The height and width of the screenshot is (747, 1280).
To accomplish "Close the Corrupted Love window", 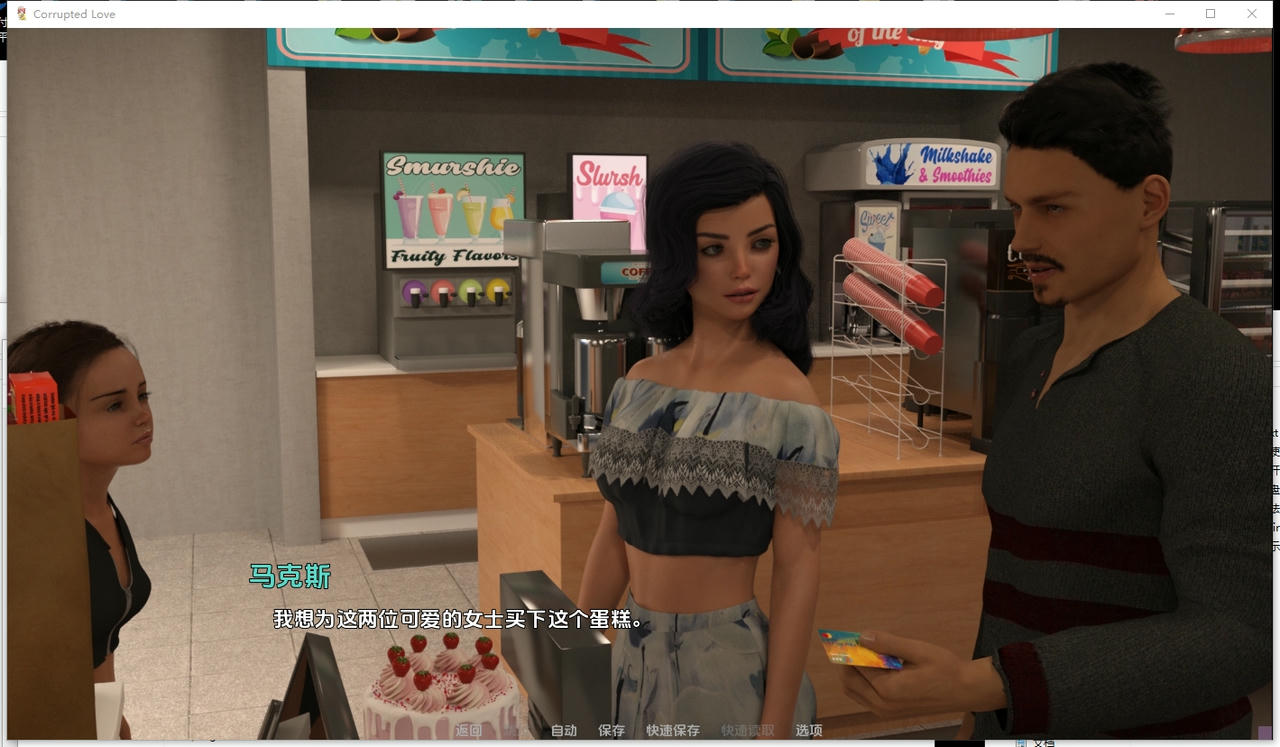I will 1251,14.
